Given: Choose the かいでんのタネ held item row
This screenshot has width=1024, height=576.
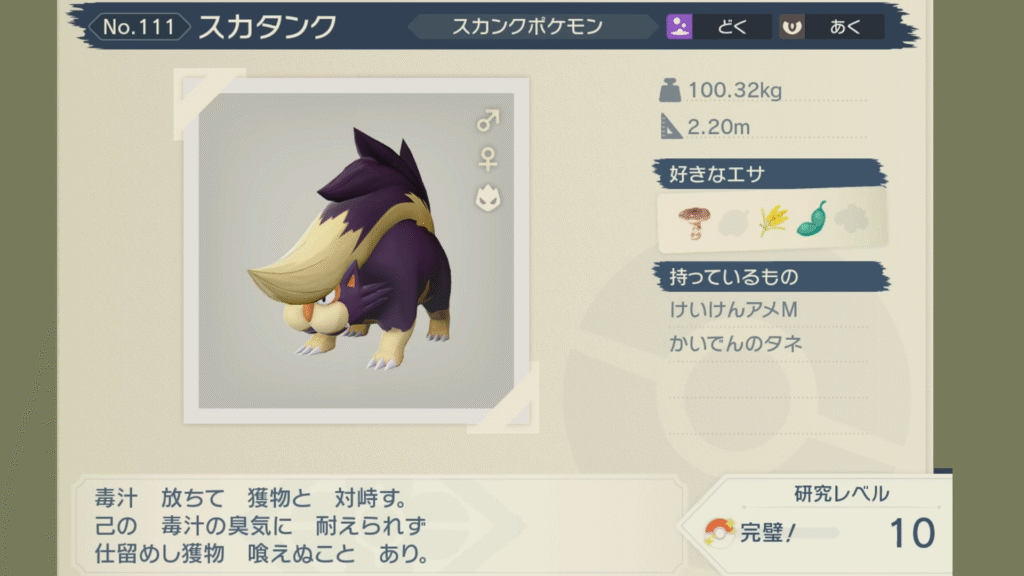Looking at the screenshot, I should pos(736,344).
